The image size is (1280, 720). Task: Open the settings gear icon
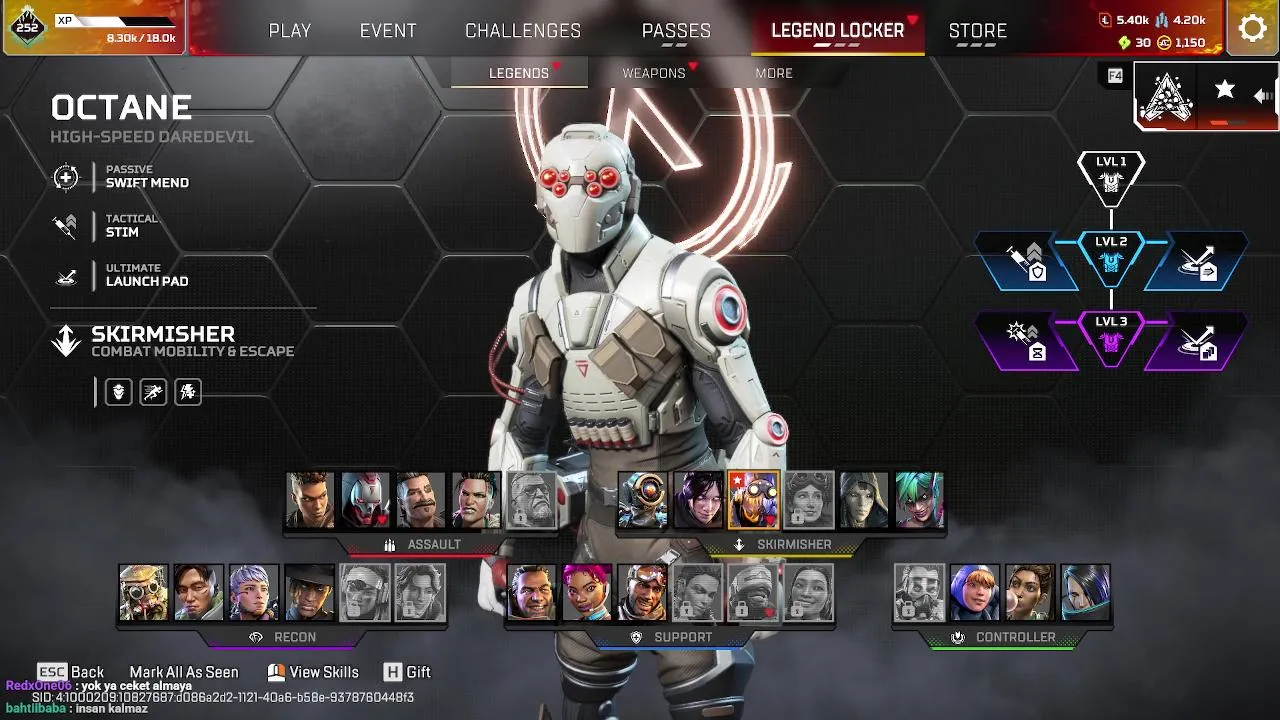point(1252,28)
